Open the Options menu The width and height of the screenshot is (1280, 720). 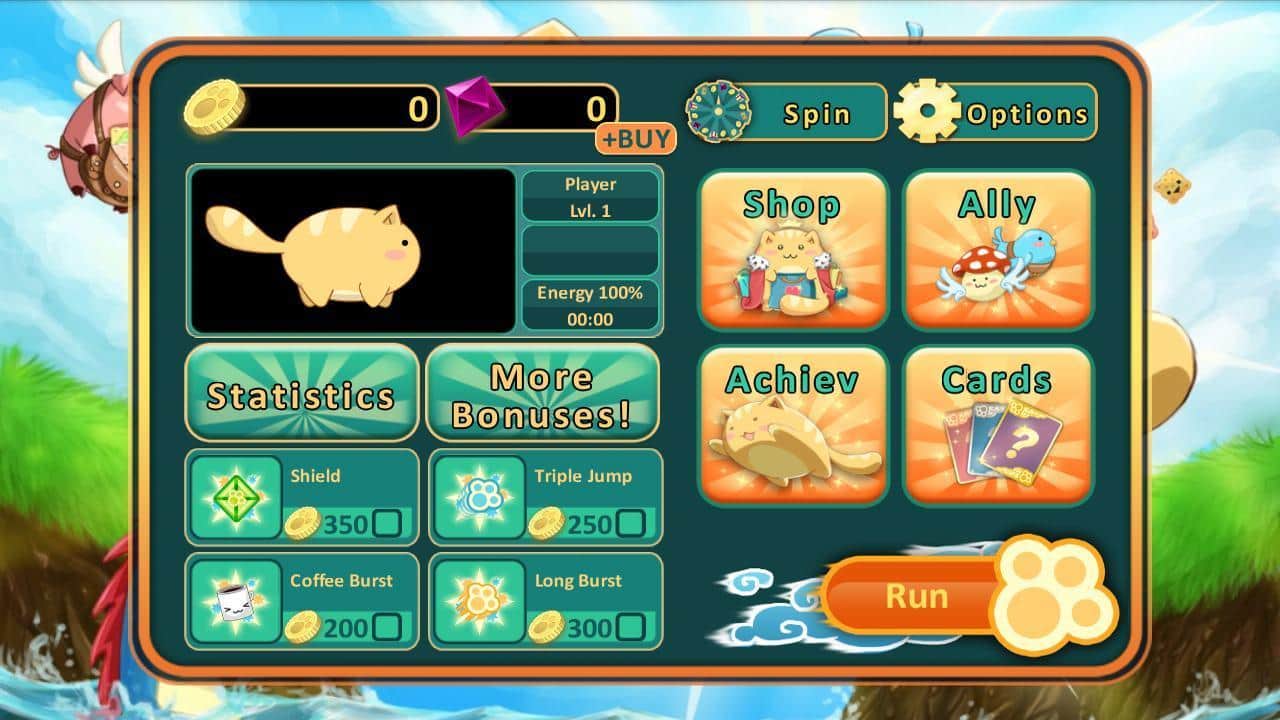[996, 112]
